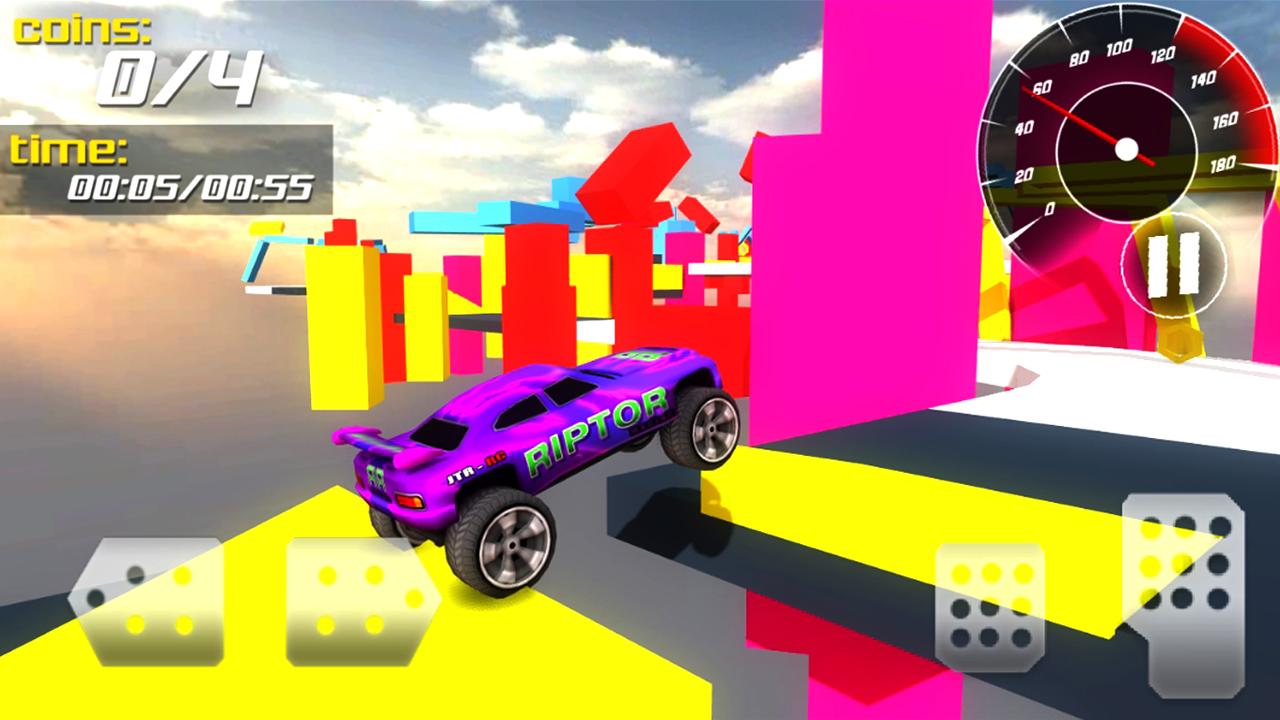1280x720 pixels.
Task: Click the timer reading 00:05/00:55
Action: [x=192, y=185]
